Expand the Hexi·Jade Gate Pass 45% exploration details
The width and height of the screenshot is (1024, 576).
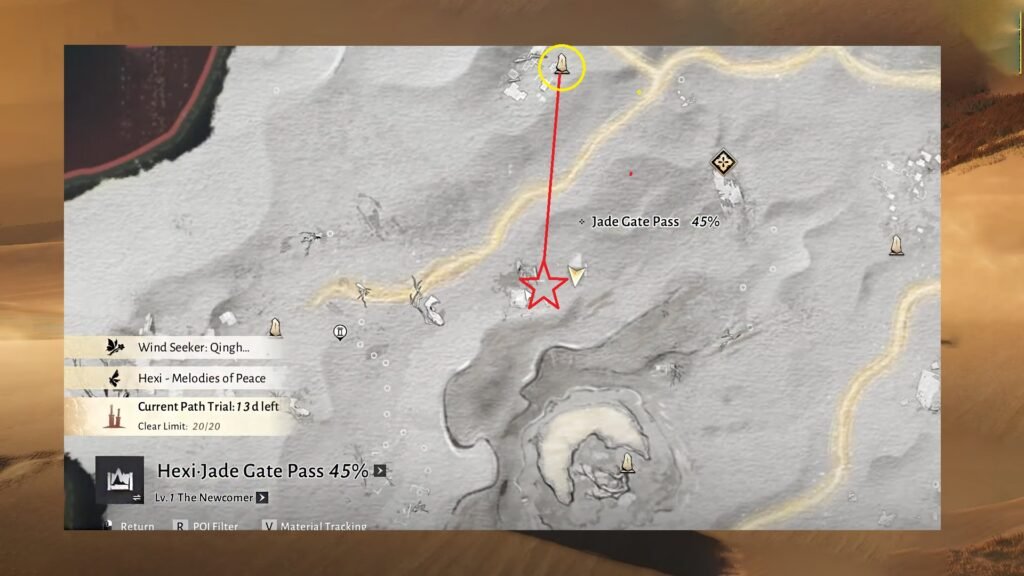[x=380, y=471]
